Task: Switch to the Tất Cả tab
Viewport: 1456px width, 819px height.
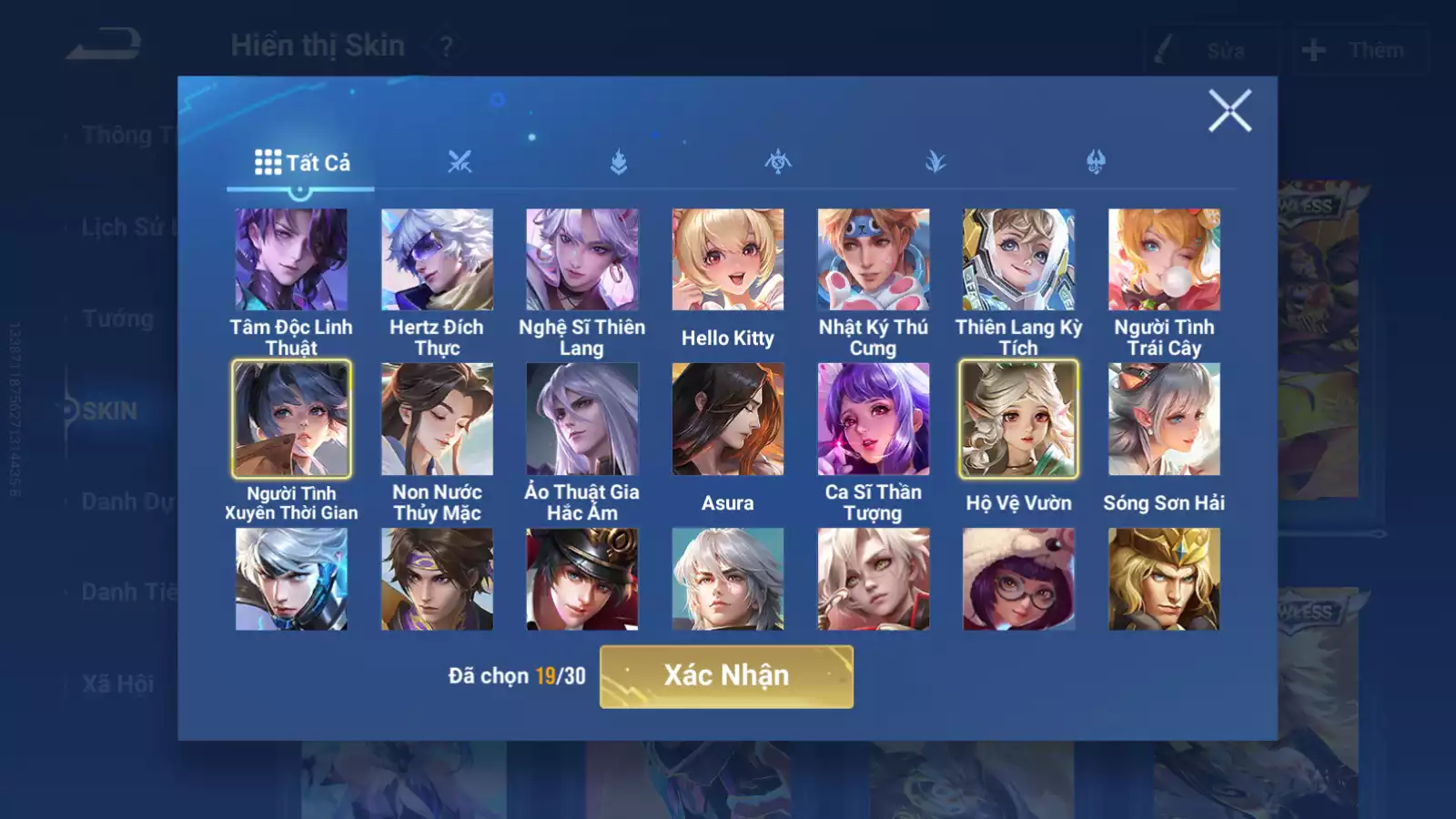Action: 301,163
